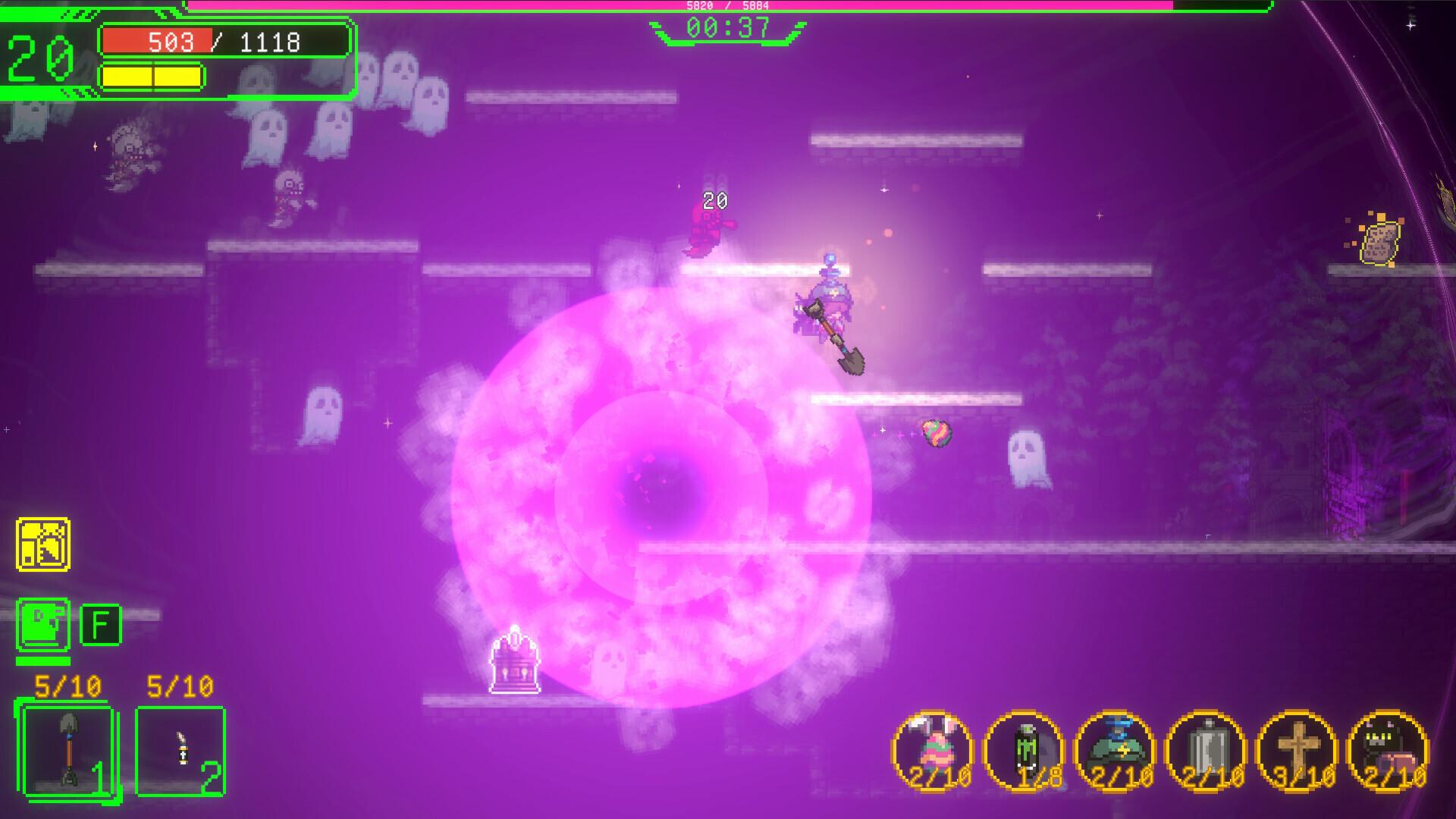
Task: Click the Easter egg bunny item icon
Action: click(933, 751)
